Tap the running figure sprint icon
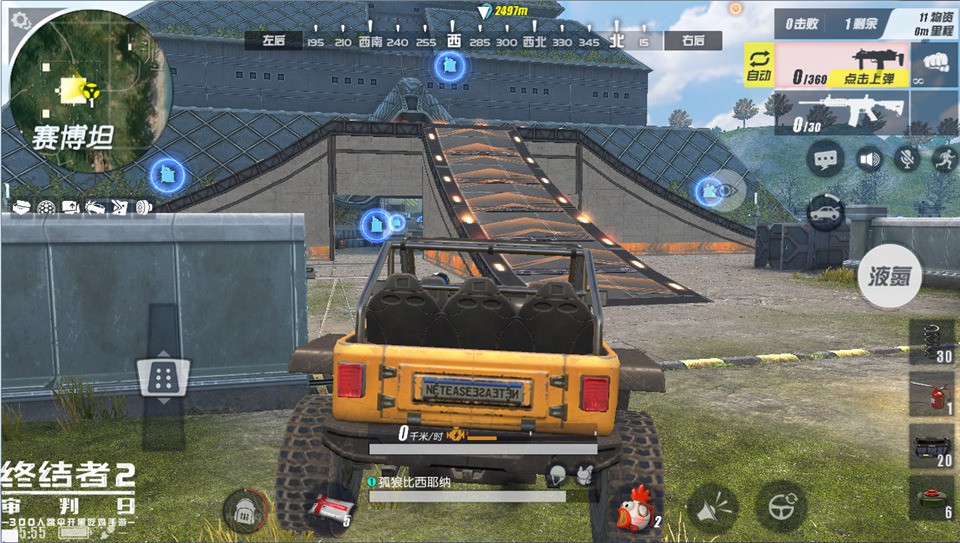The width and height of the screenshot is (960, 543). [943, 158]
